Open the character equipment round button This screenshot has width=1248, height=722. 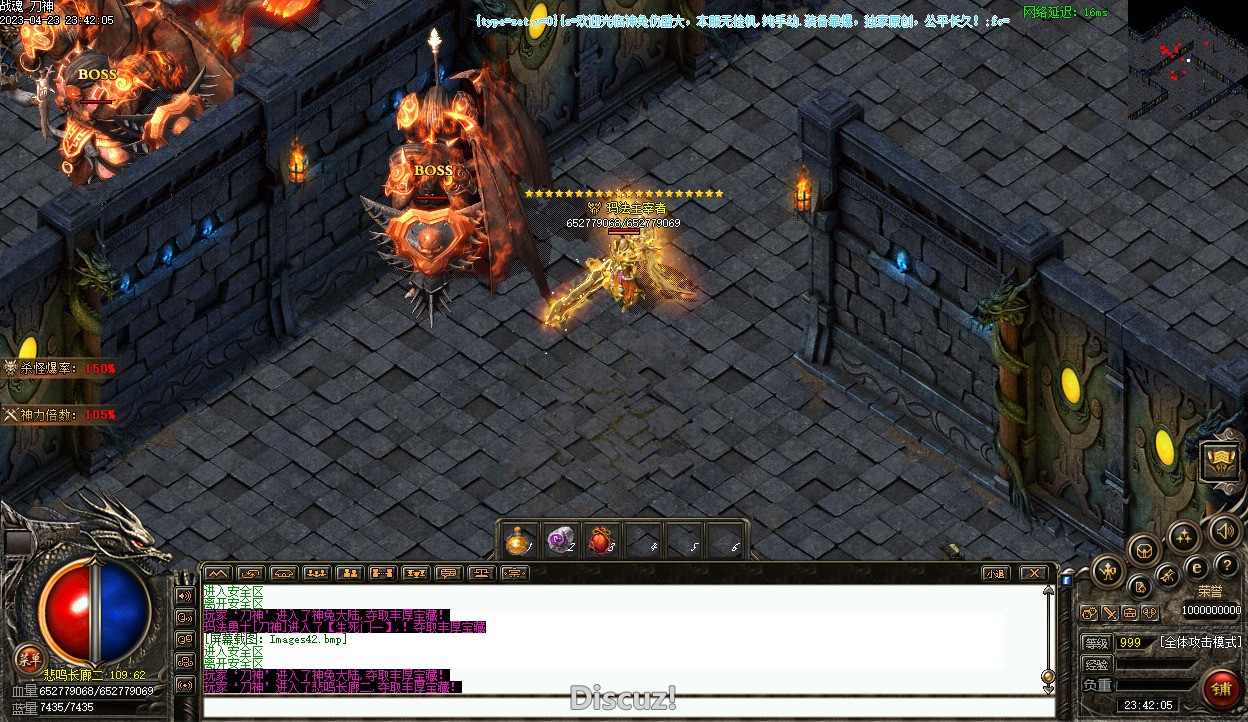[x=1107, y=573]
